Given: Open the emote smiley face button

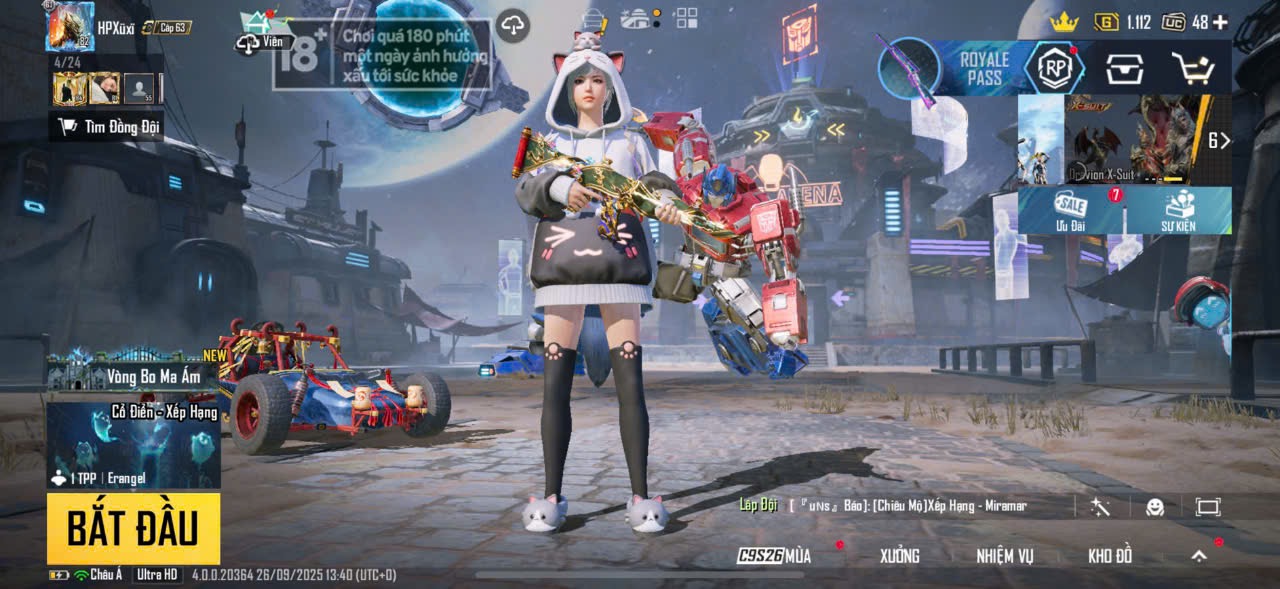Looking at the screenshot, I should coord(1155,507).
